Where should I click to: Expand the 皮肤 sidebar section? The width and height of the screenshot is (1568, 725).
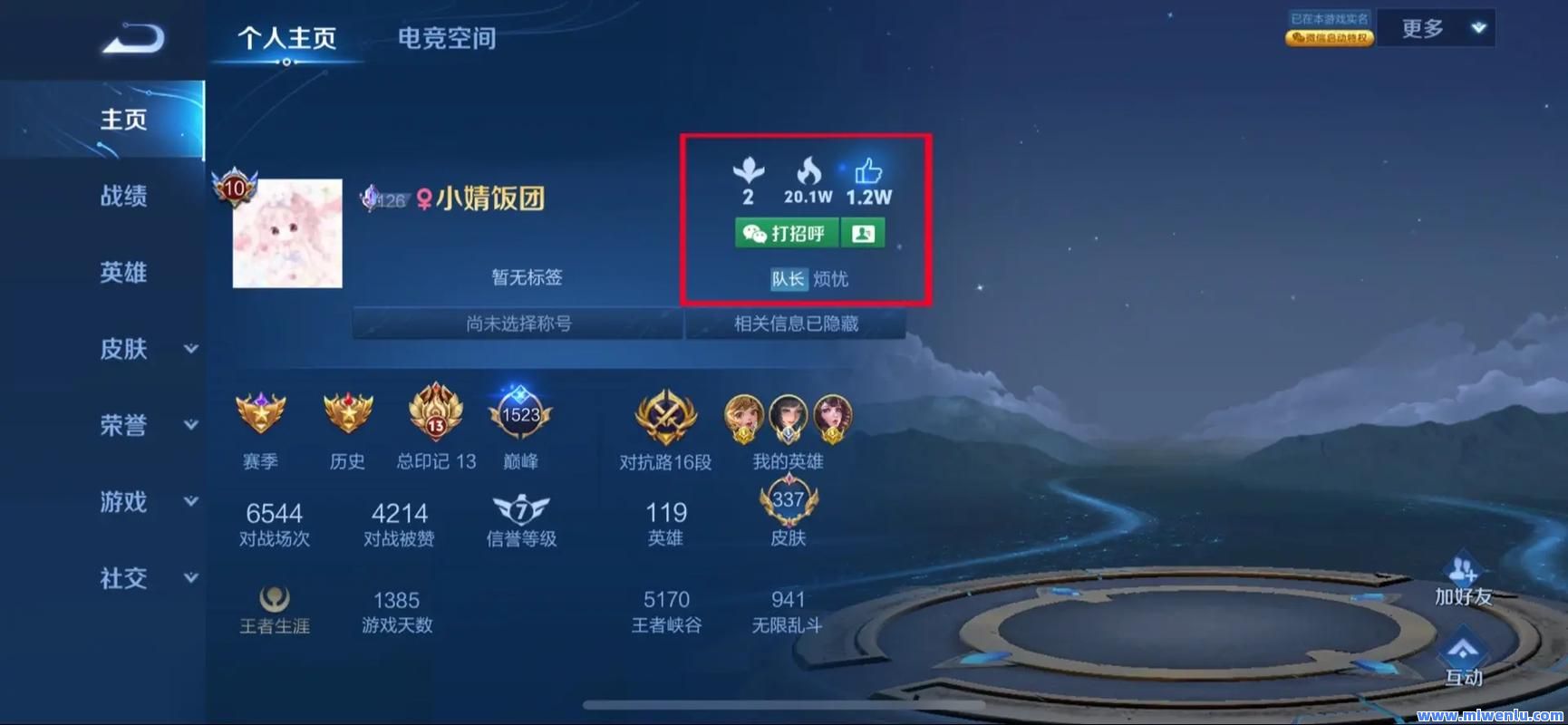point(124,350)
